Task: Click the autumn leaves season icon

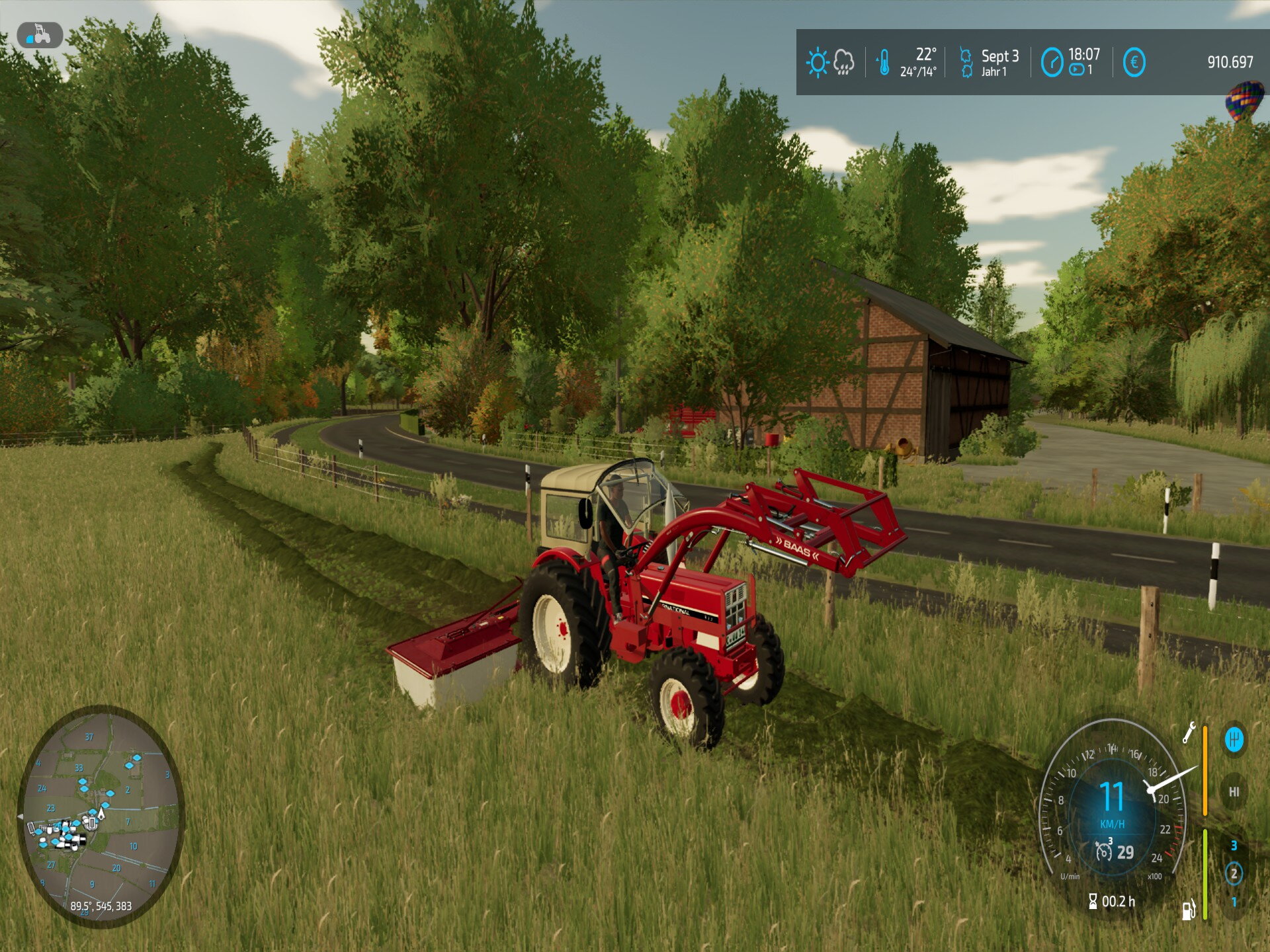Action: (x=966, y=63)
